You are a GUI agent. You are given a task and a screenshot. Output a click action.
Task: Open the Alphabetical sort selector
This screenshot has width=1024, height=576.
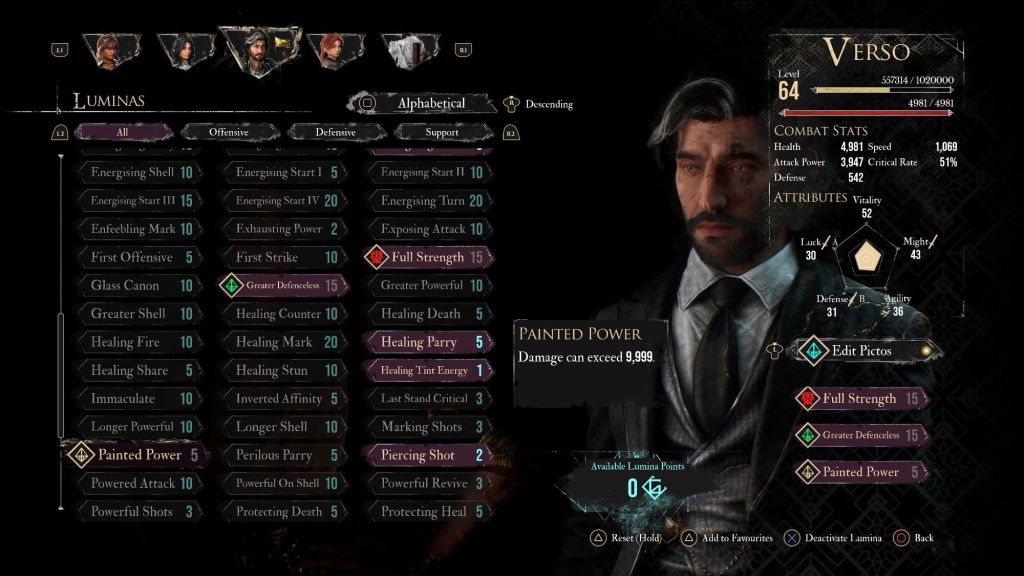(431, 103)
